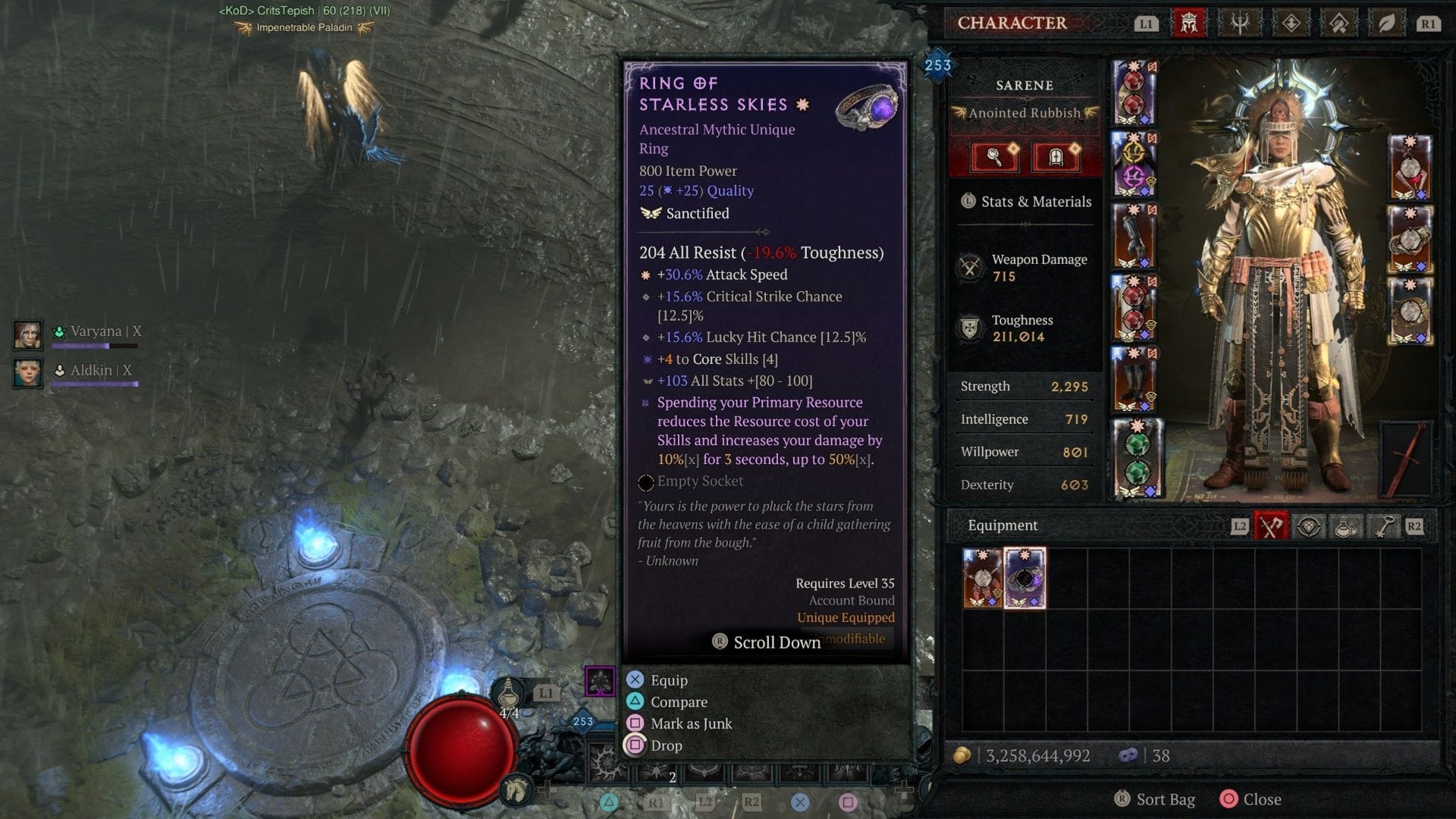1456x819 pixels.
Task: Click the diamond paragon icon in the top bar
Action: (1290, 23)
